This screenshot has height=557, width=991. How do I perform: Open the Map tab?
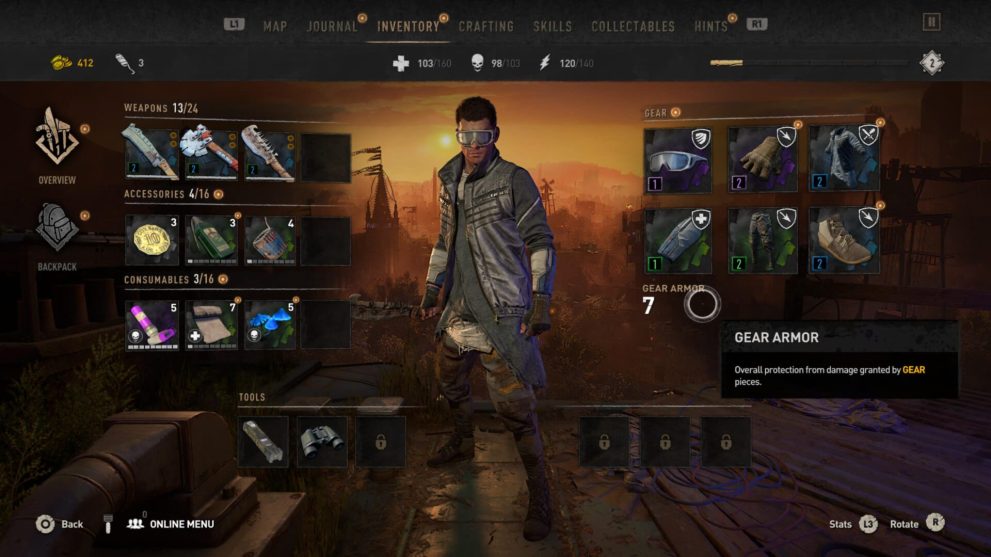tap(275, 26)
